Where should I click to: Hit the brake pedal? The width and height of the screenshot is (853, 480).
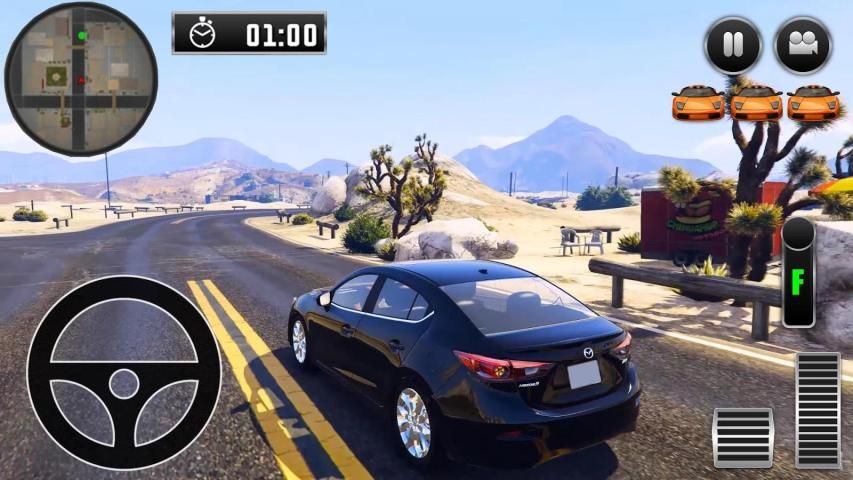[743, 437]
